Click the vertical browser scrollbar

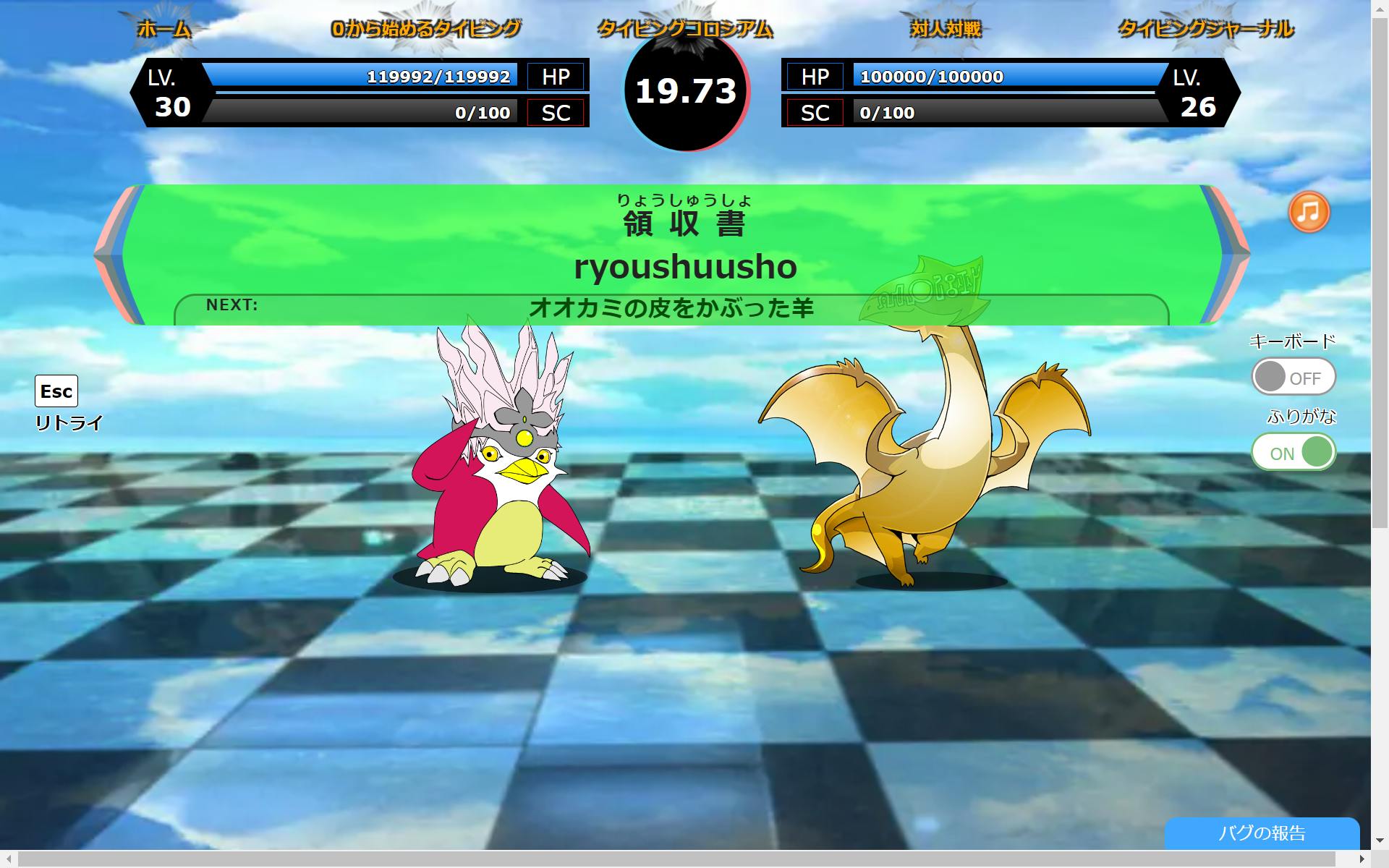tap(1380, 268)
